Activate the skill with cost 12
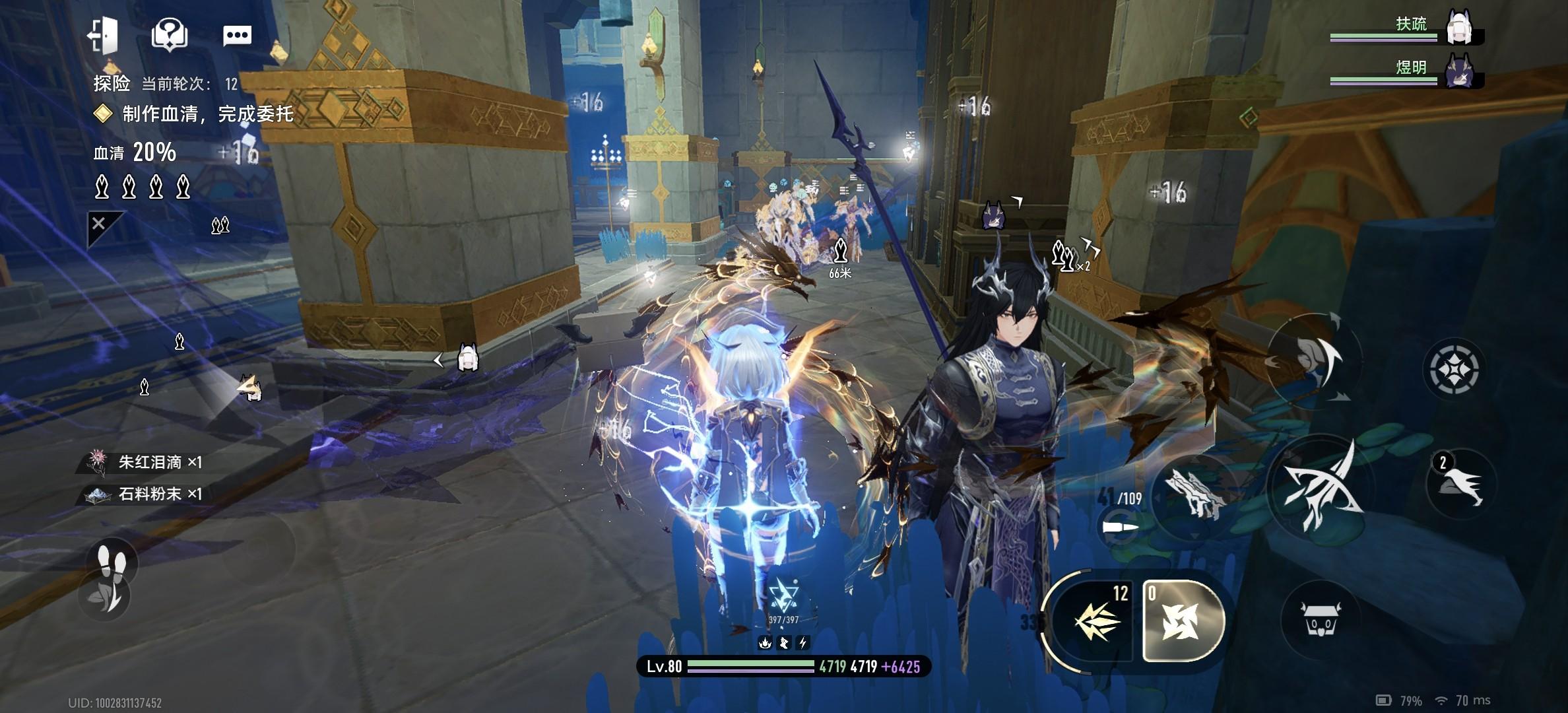Viewport: 1568px width, 713px height. click(x=1095, y=621)
